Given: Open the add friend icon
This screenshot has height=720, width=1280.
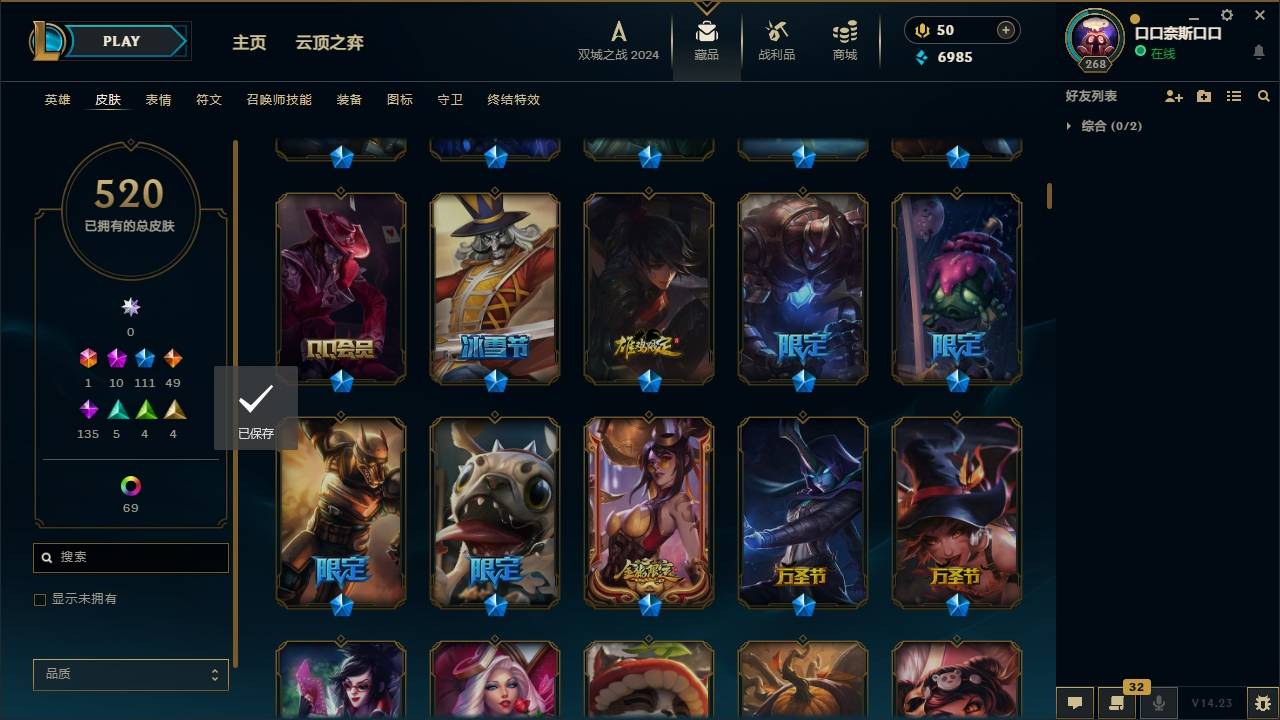Looking at the screenshot, I should (x=1174, y=96).
